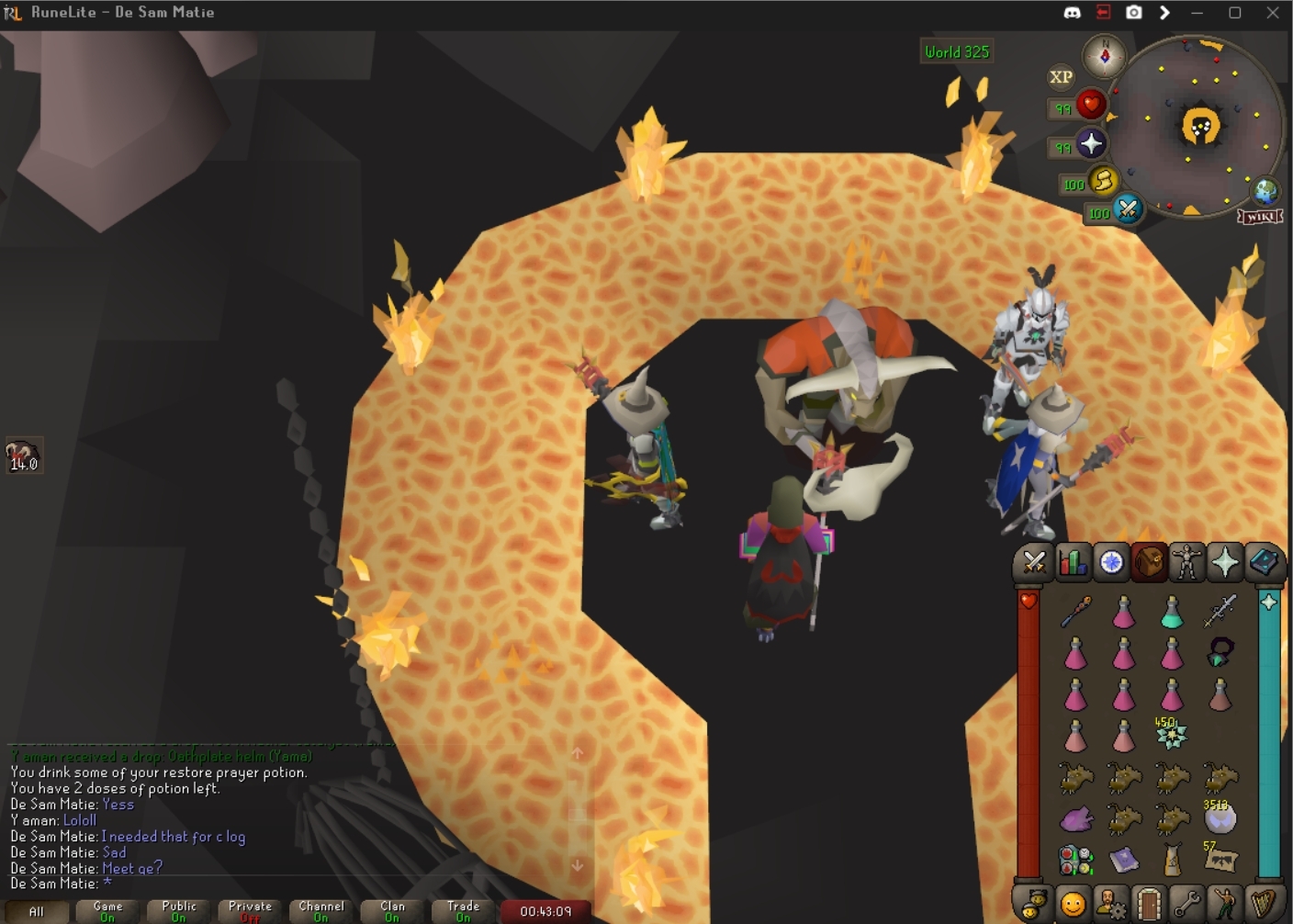Select the rune pouch in inventory
The image size is (1293, 924).
(x=1075, y=860)
